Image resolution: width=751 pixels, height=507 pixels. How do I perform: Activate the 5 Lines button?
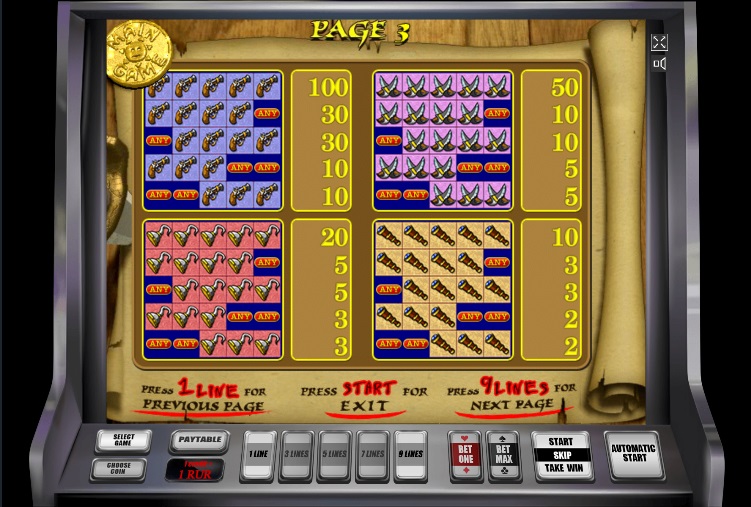335,453
